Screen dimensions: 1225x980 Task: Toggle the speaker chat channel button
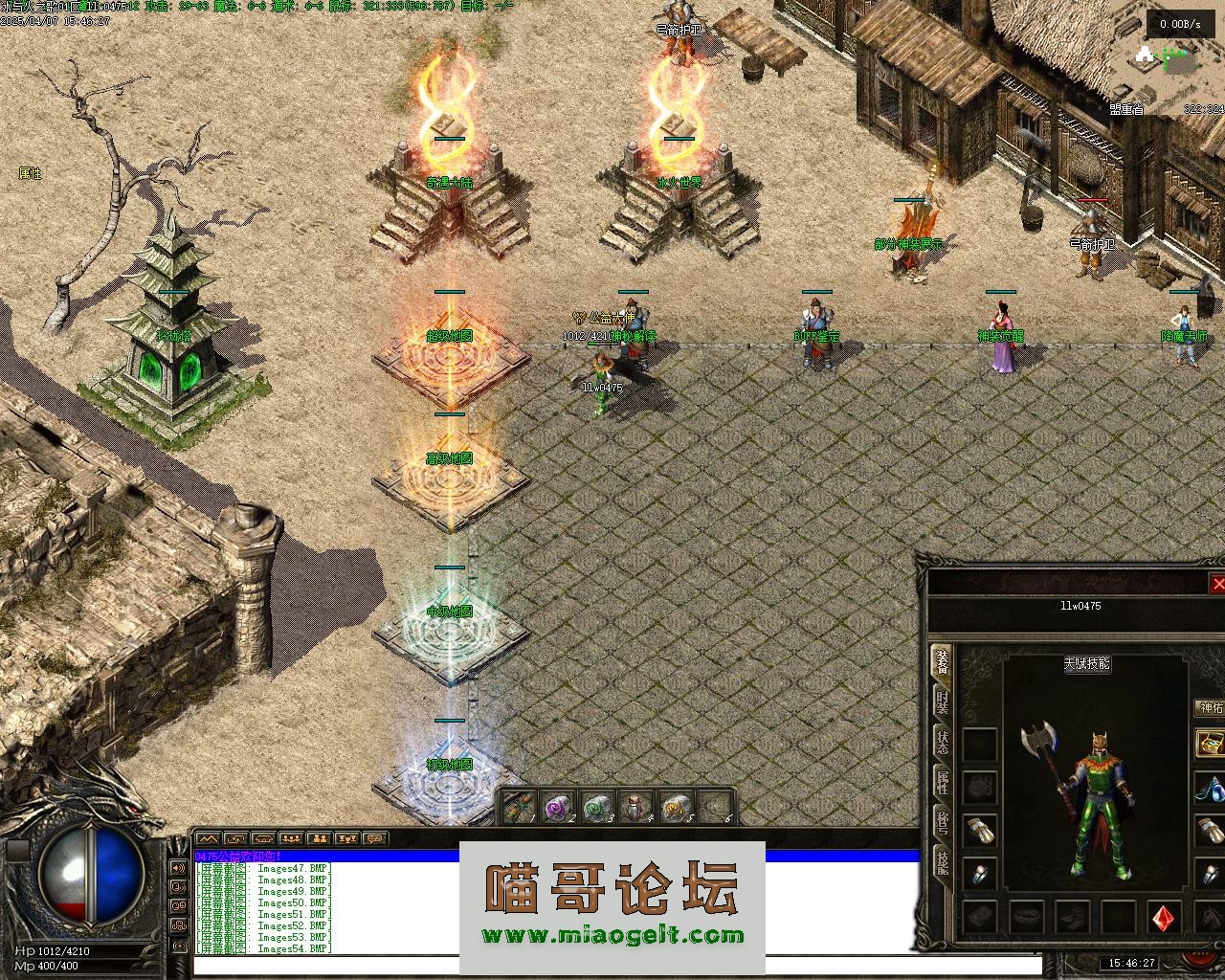click(178, 869)
